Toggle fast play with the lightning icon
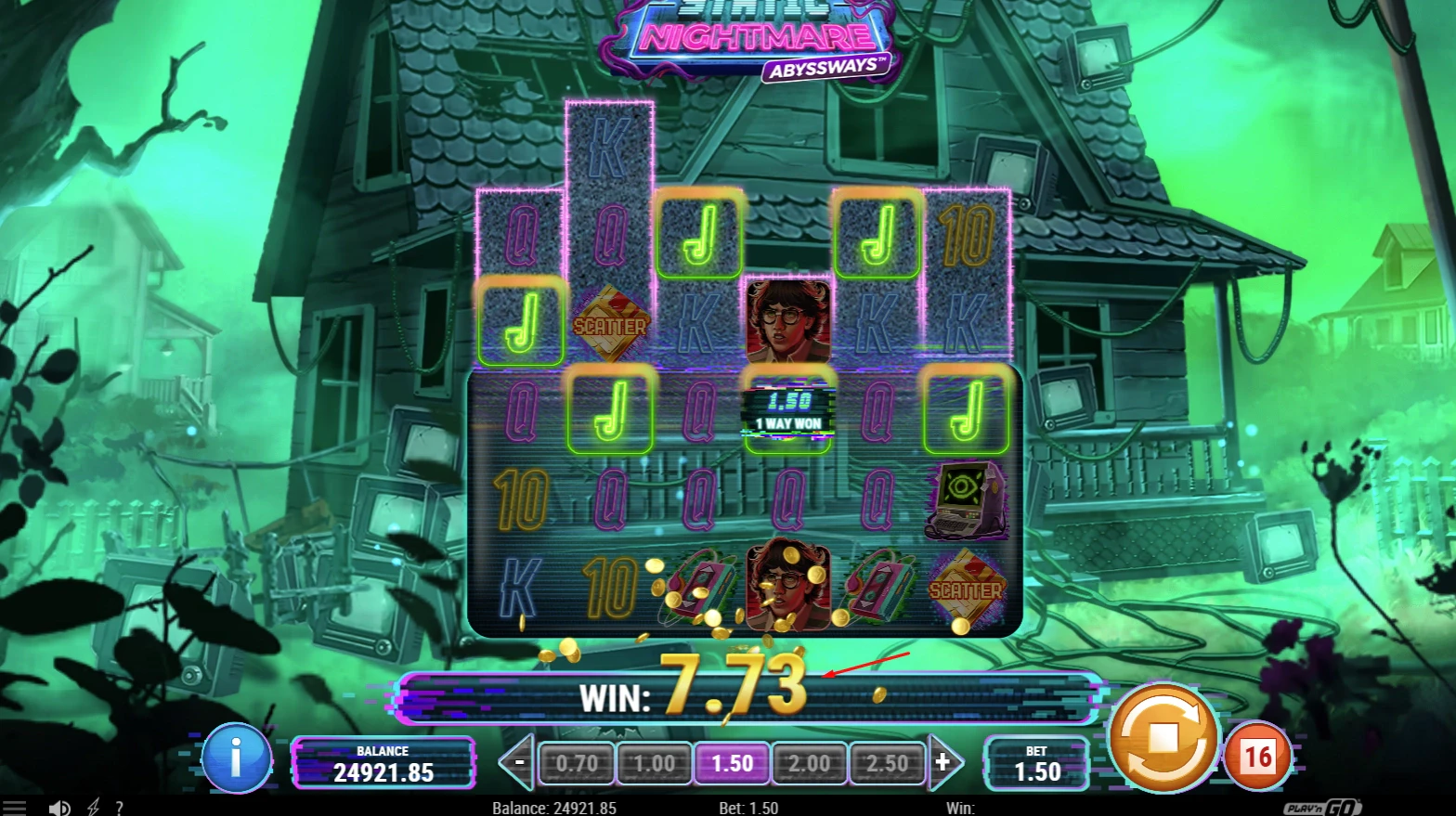This screenshot has height=816, width=1456. click(x=92, y=807)
